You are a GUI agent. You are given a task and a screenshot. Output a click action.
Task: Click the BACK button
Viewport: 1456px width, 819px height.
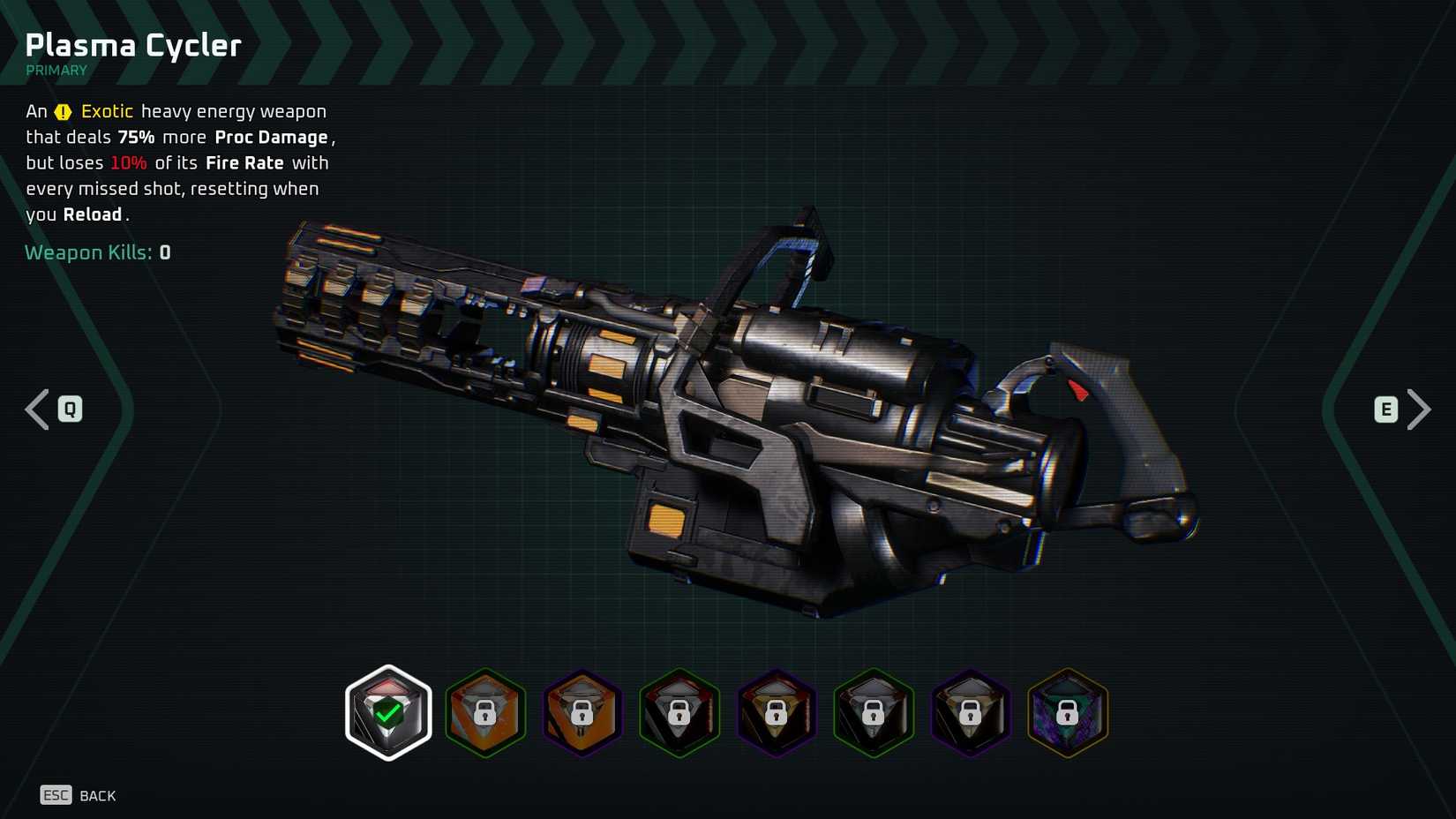100,795
